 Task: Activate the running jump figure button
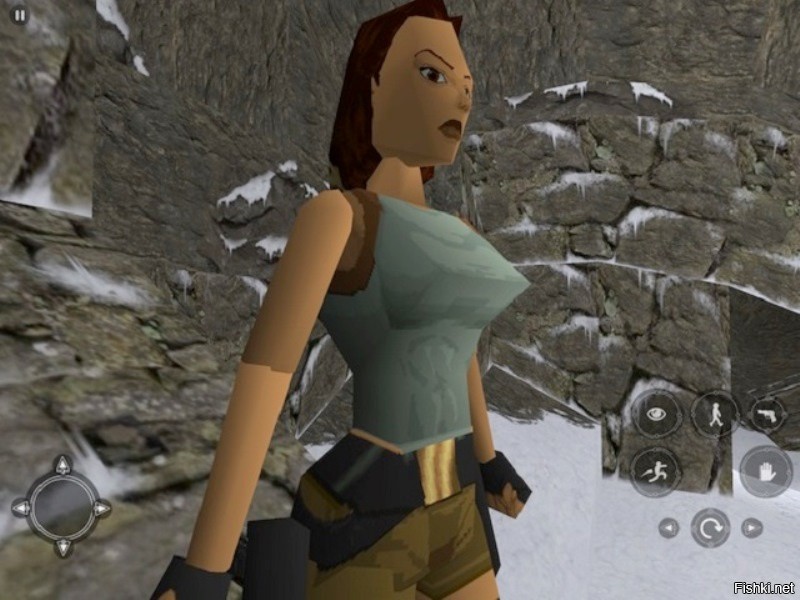click(x=656, y=470)
